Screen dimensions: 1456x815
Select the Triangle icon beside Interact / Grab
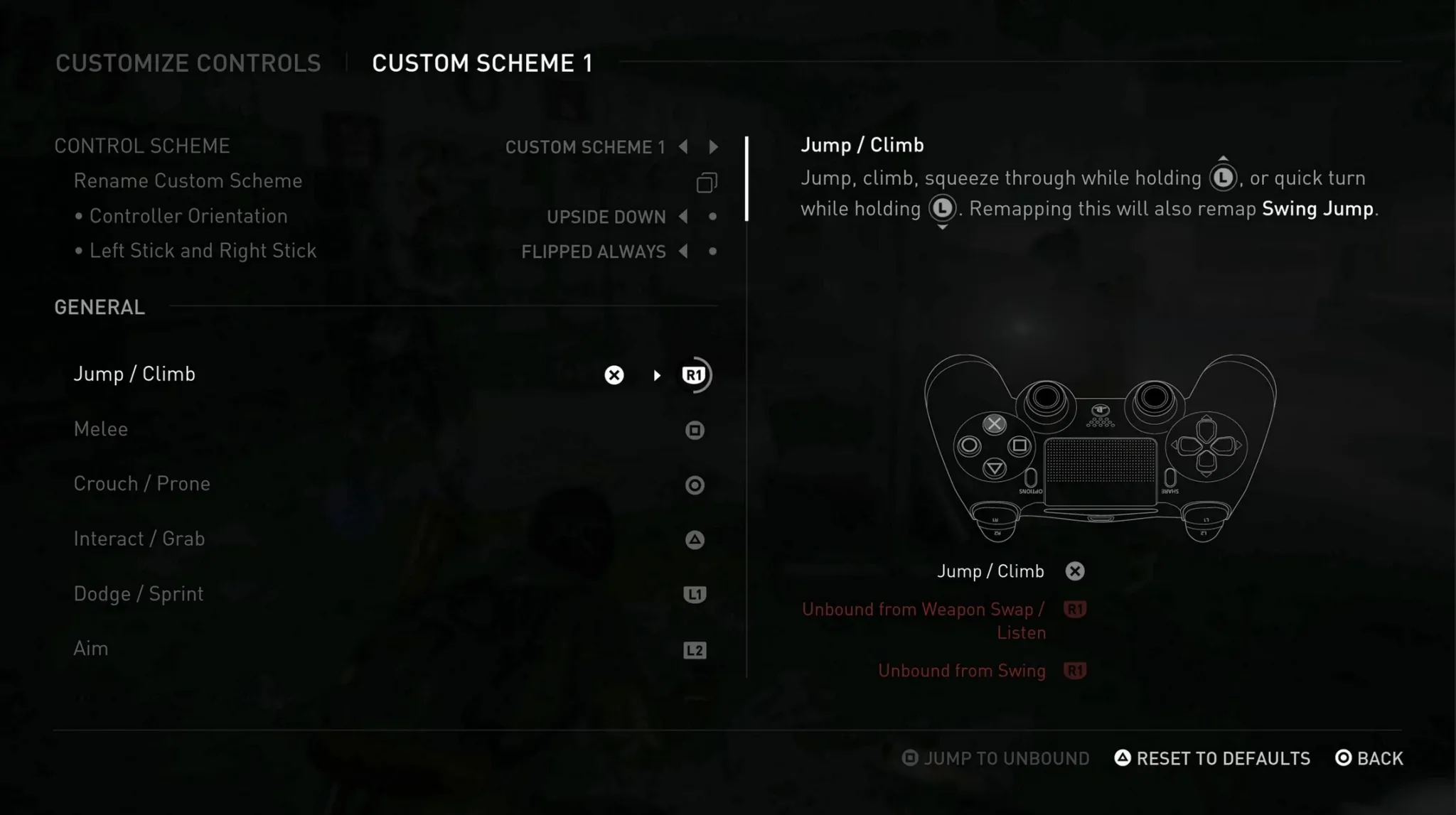693,539
